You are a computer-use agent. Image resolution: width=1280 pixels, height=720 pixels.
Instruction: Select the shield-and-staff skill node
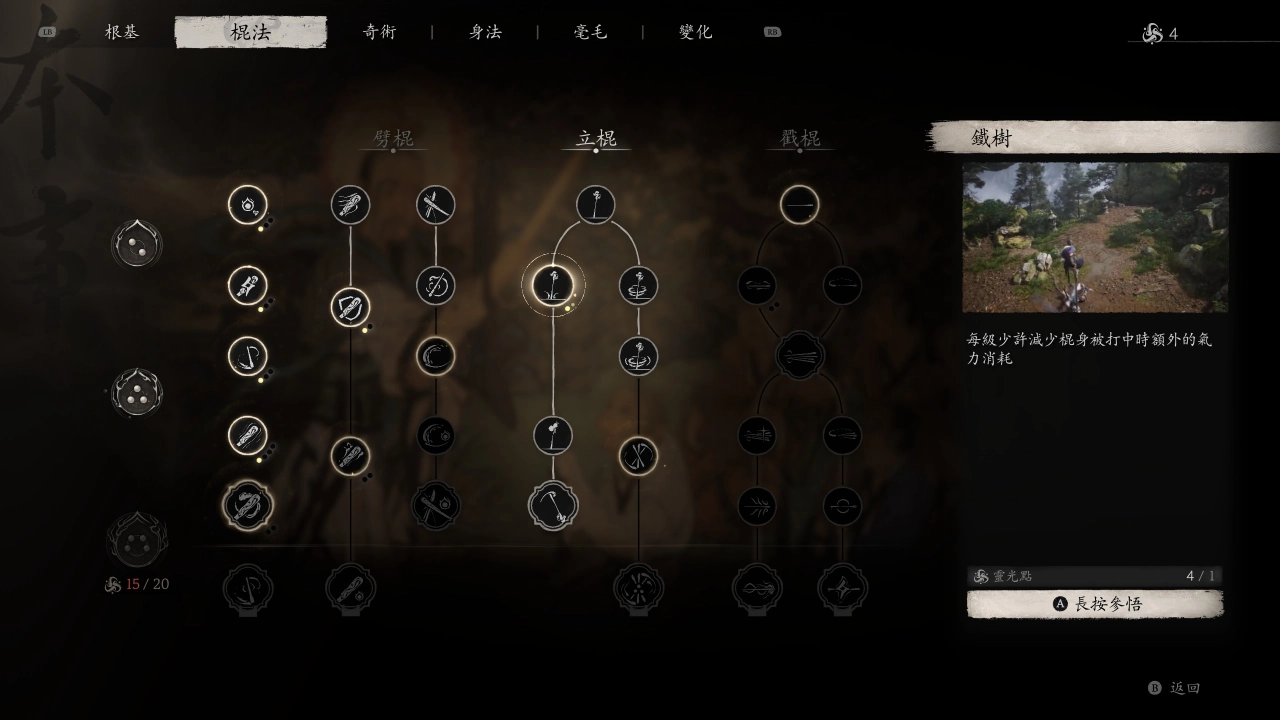tap(351, 307)
